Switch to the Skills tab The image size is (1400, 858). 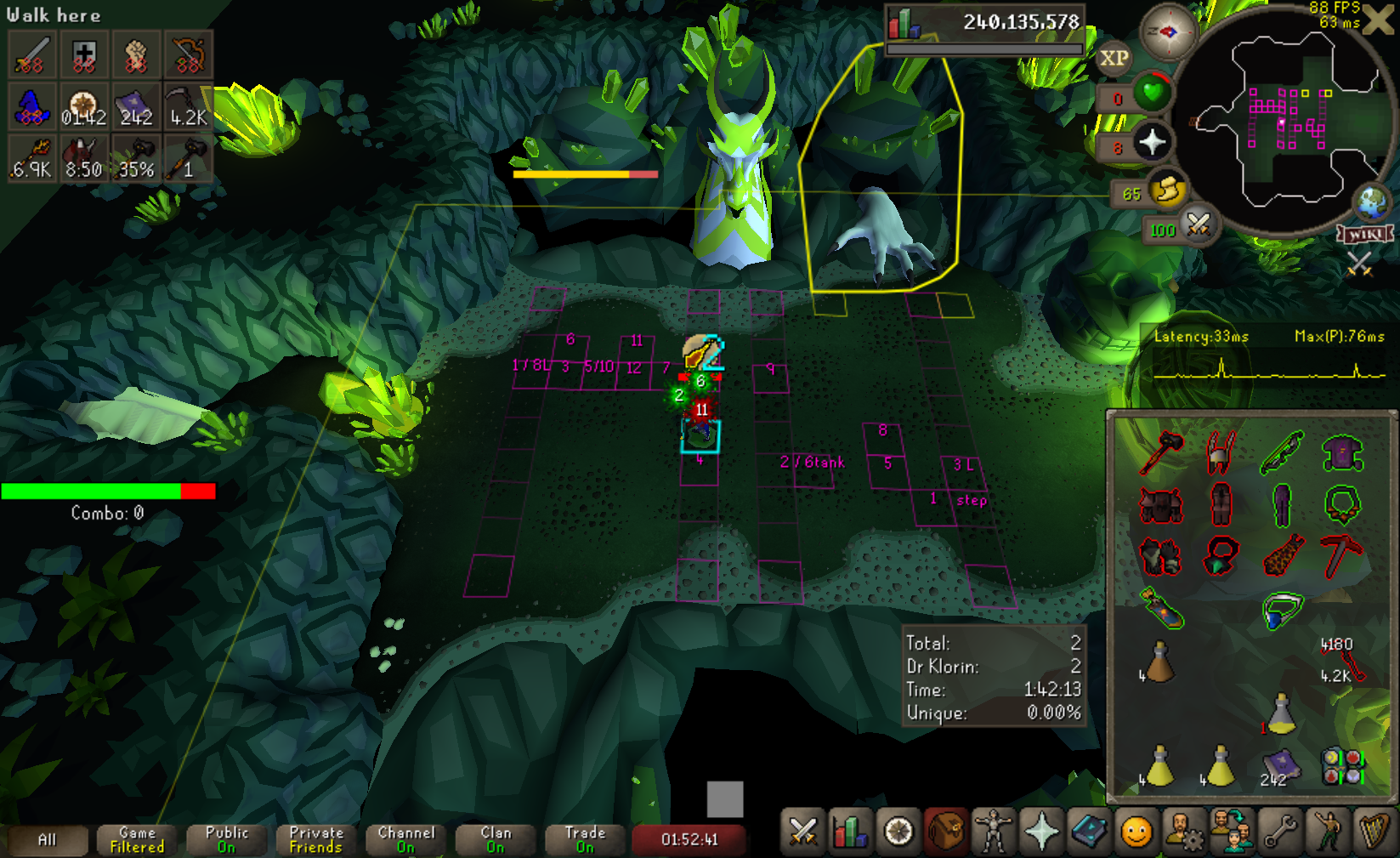tap(849, 832)
